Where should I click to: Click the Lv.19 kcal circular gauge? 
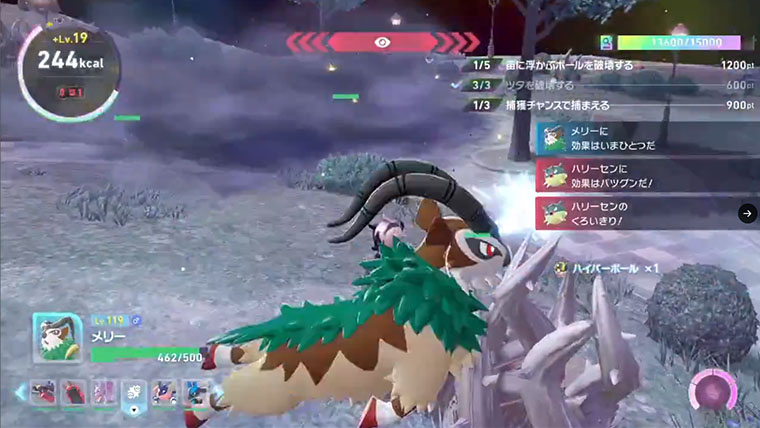pos(70,70)
